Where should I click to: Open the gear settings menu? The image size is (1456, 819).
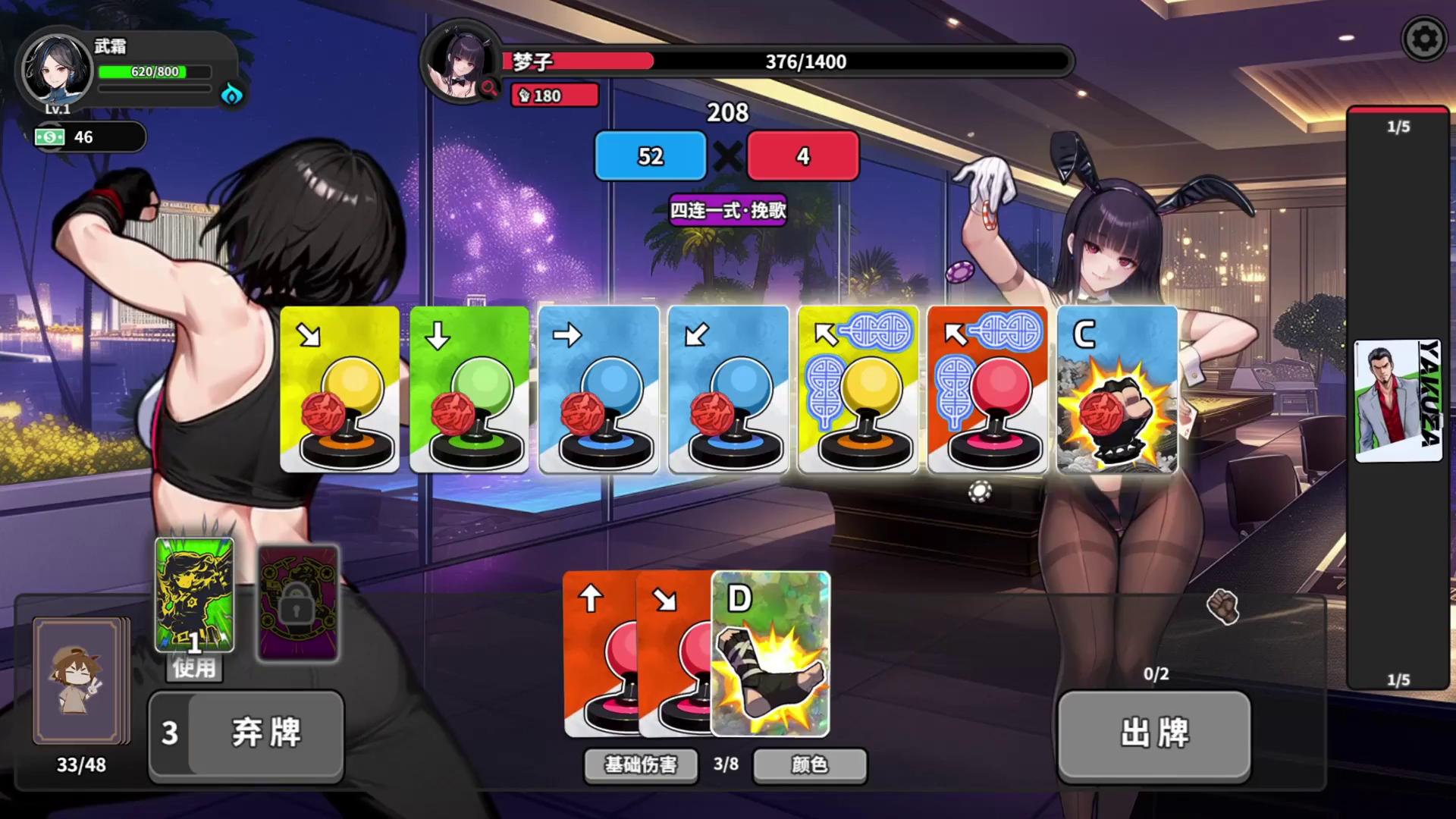(1424, 39)
